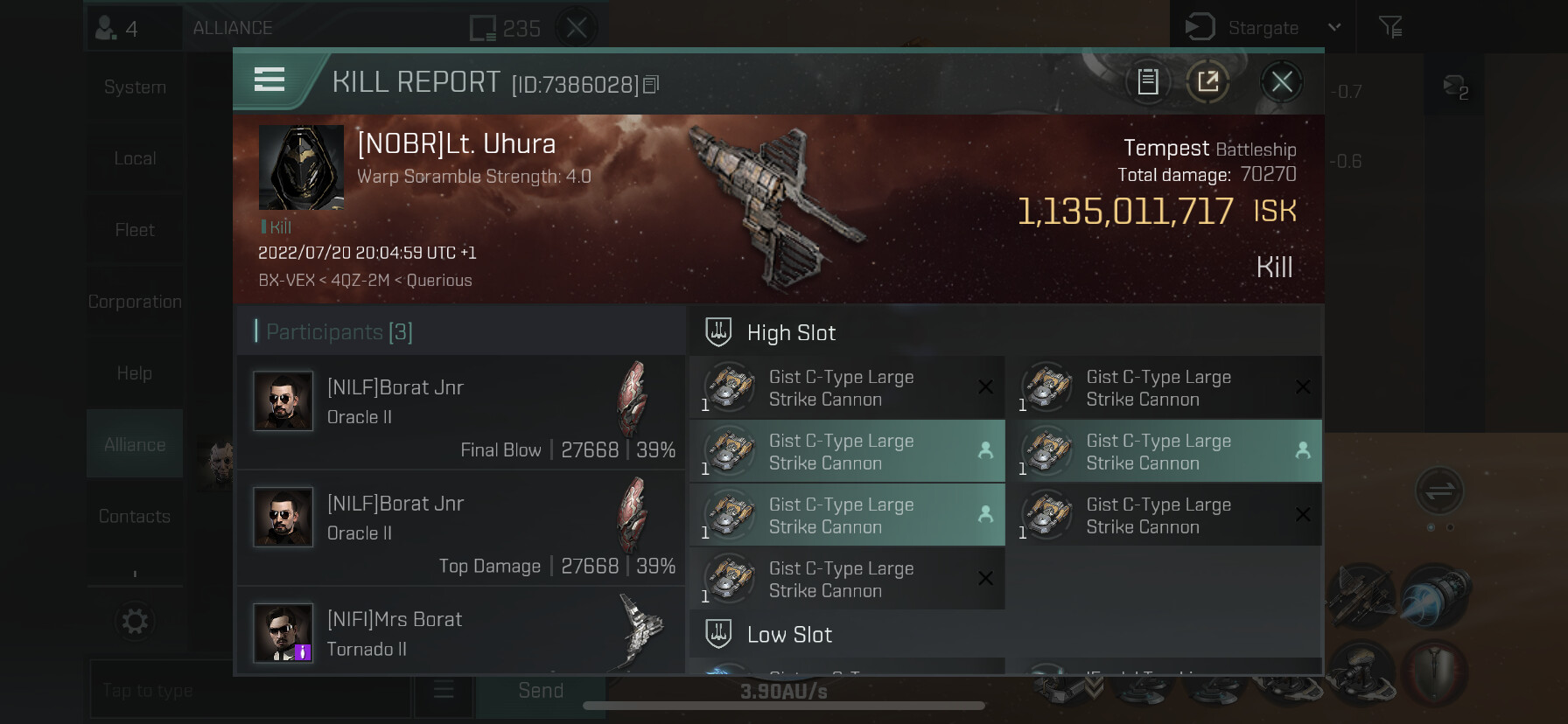Screen dimensions: 1568x724
Task: Open the Help chat channel
Action: (135, 373)
